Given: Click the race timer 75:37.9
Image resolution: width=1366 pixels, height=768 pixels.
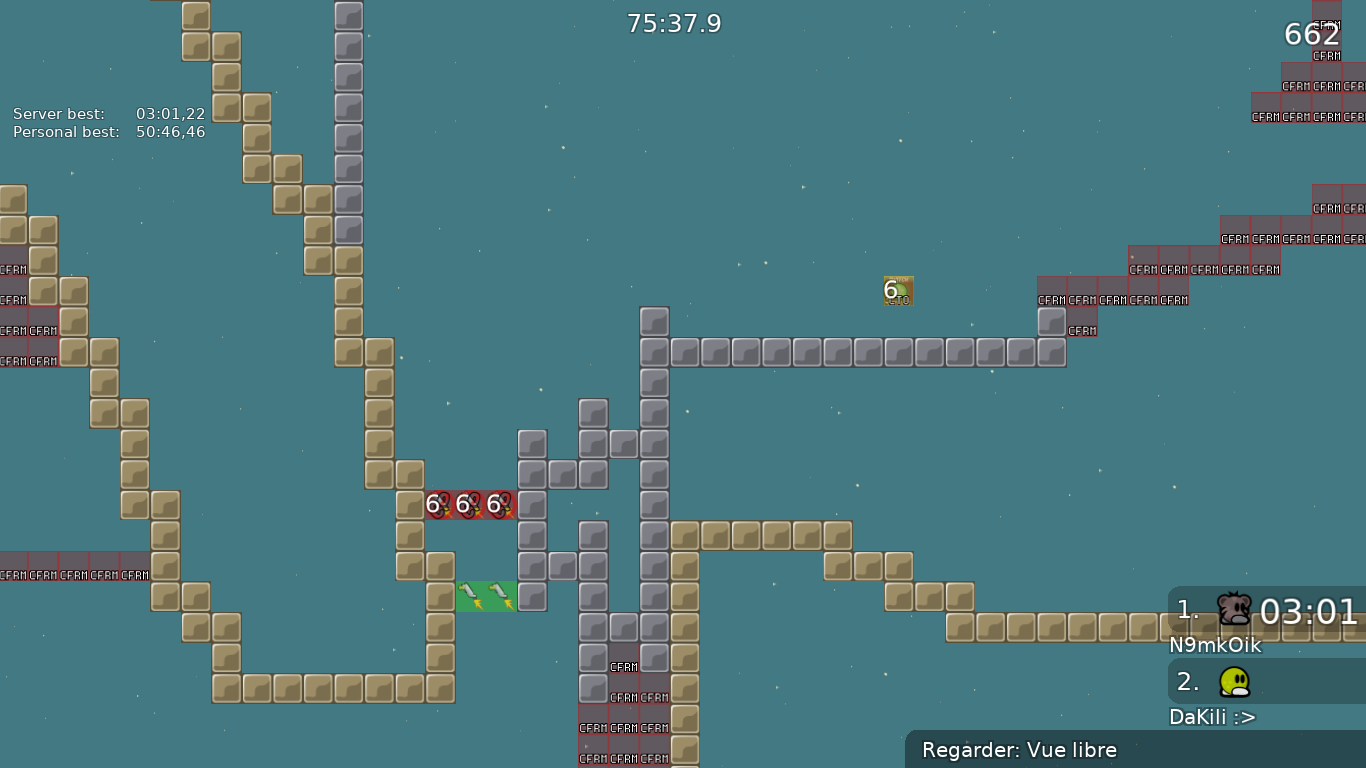Looking at the screenshot, I should [x=674, y=23].
